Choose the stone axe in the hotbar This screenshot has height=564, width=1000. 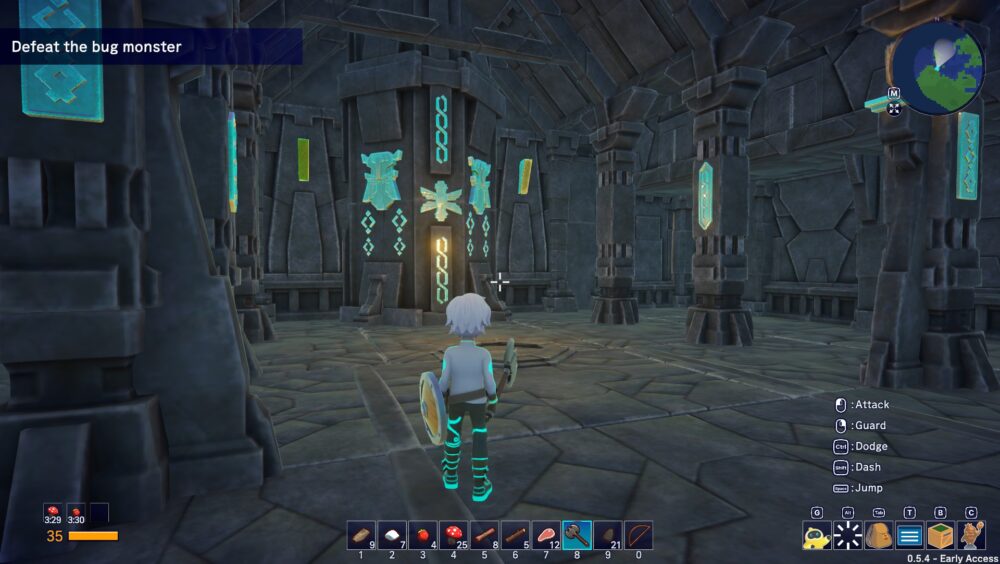pyautogui.click(x=577, y=535)
